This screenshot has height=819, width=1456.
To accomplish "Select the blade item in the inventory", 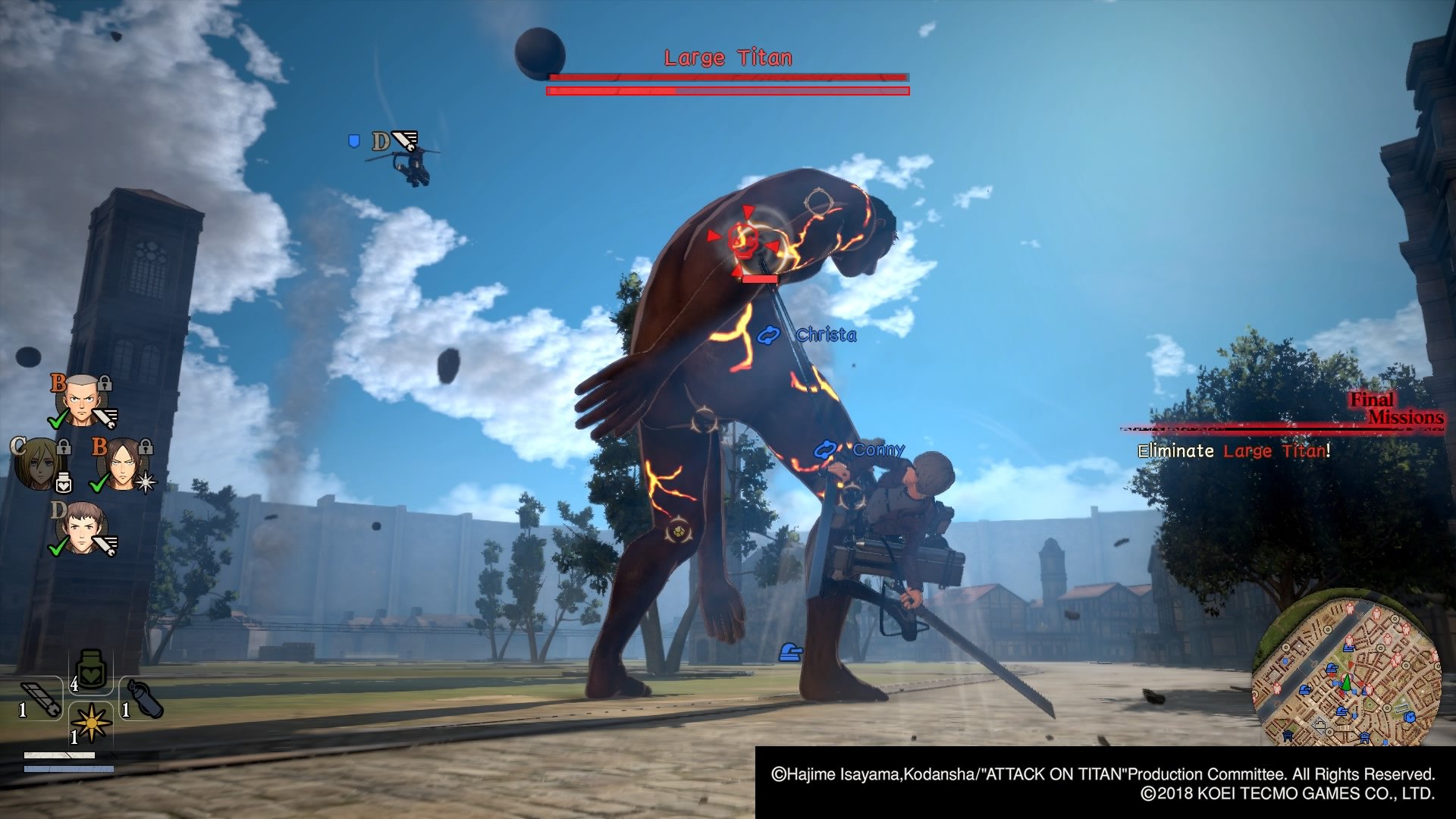I will coord(41,697).
